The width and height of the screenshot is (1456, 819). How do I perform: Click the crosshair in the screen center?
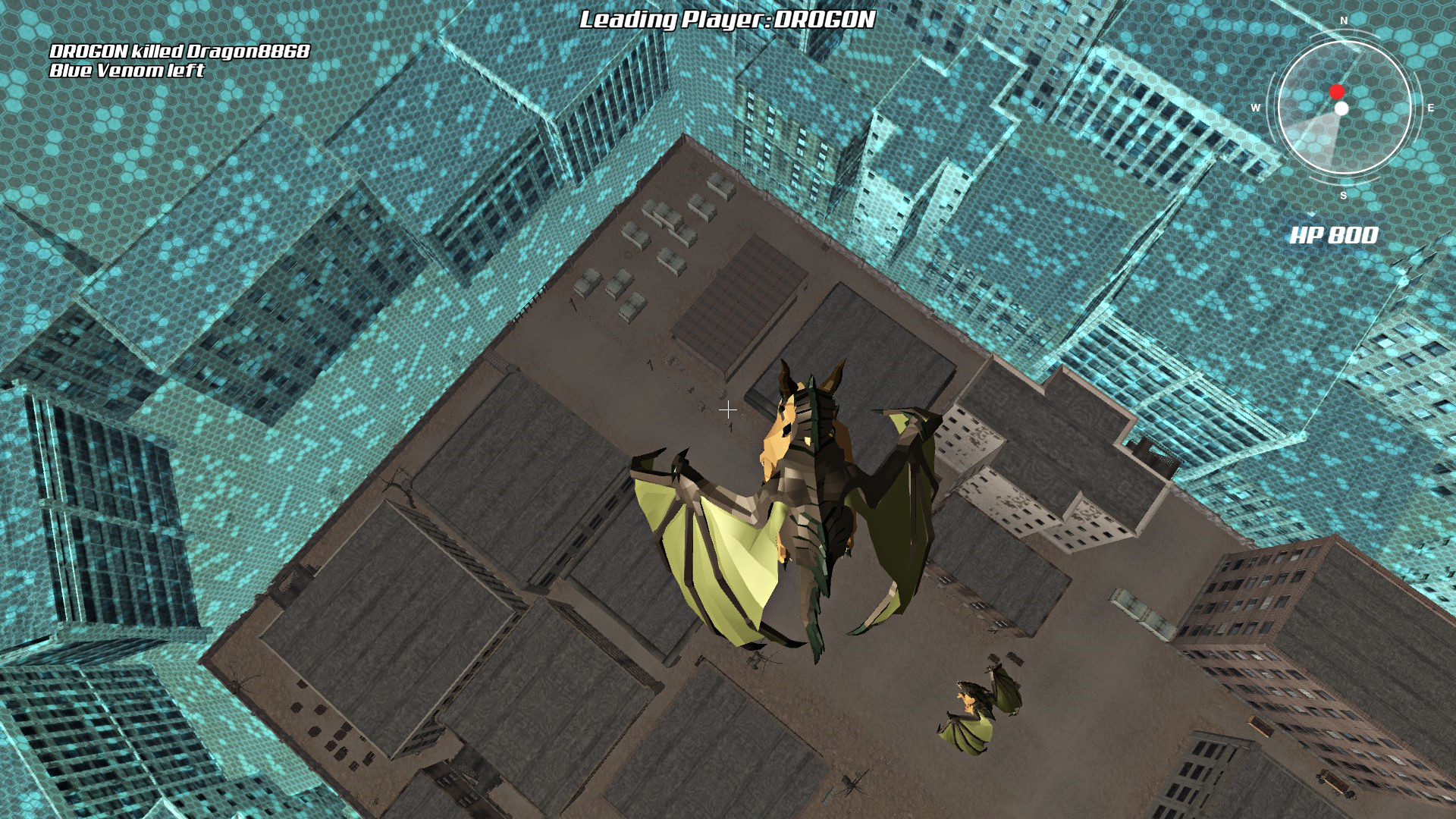[728, 409]
